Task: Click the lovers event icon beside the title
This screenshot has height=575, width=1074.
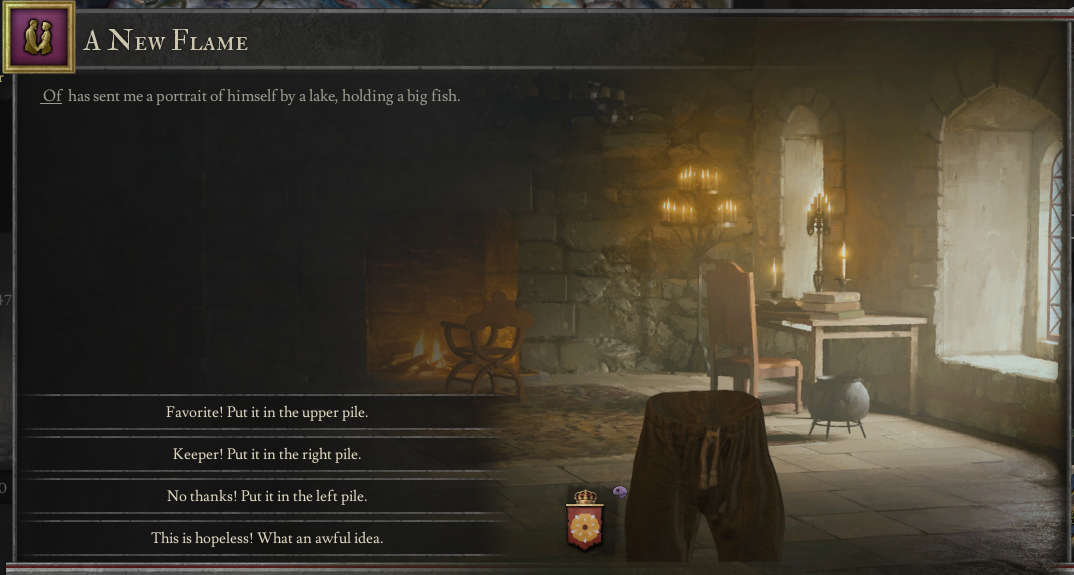Action: click(39, 38)
